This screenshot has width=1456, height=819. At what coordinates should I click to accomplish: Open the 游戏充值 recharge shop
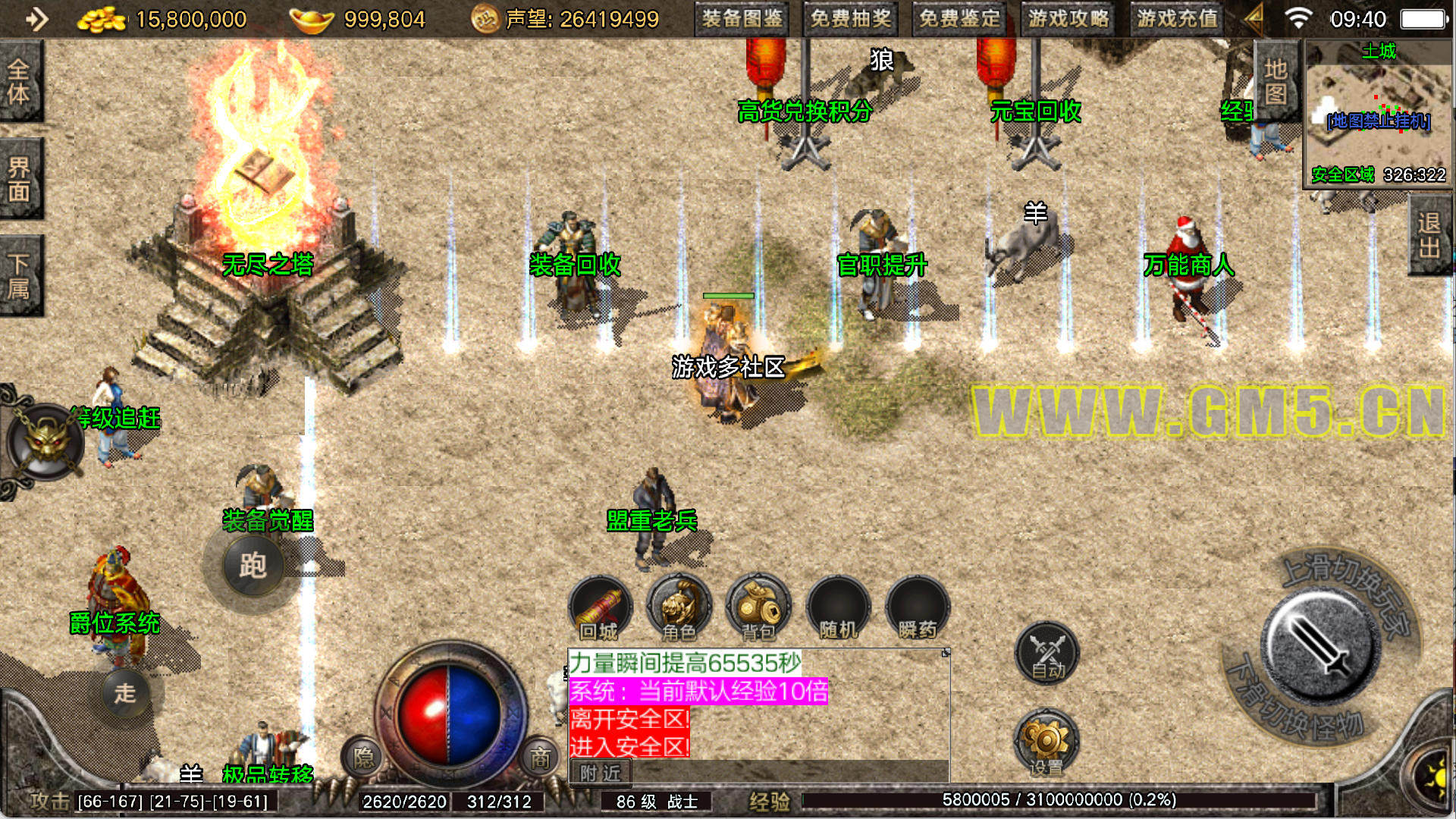(1177, 19)
